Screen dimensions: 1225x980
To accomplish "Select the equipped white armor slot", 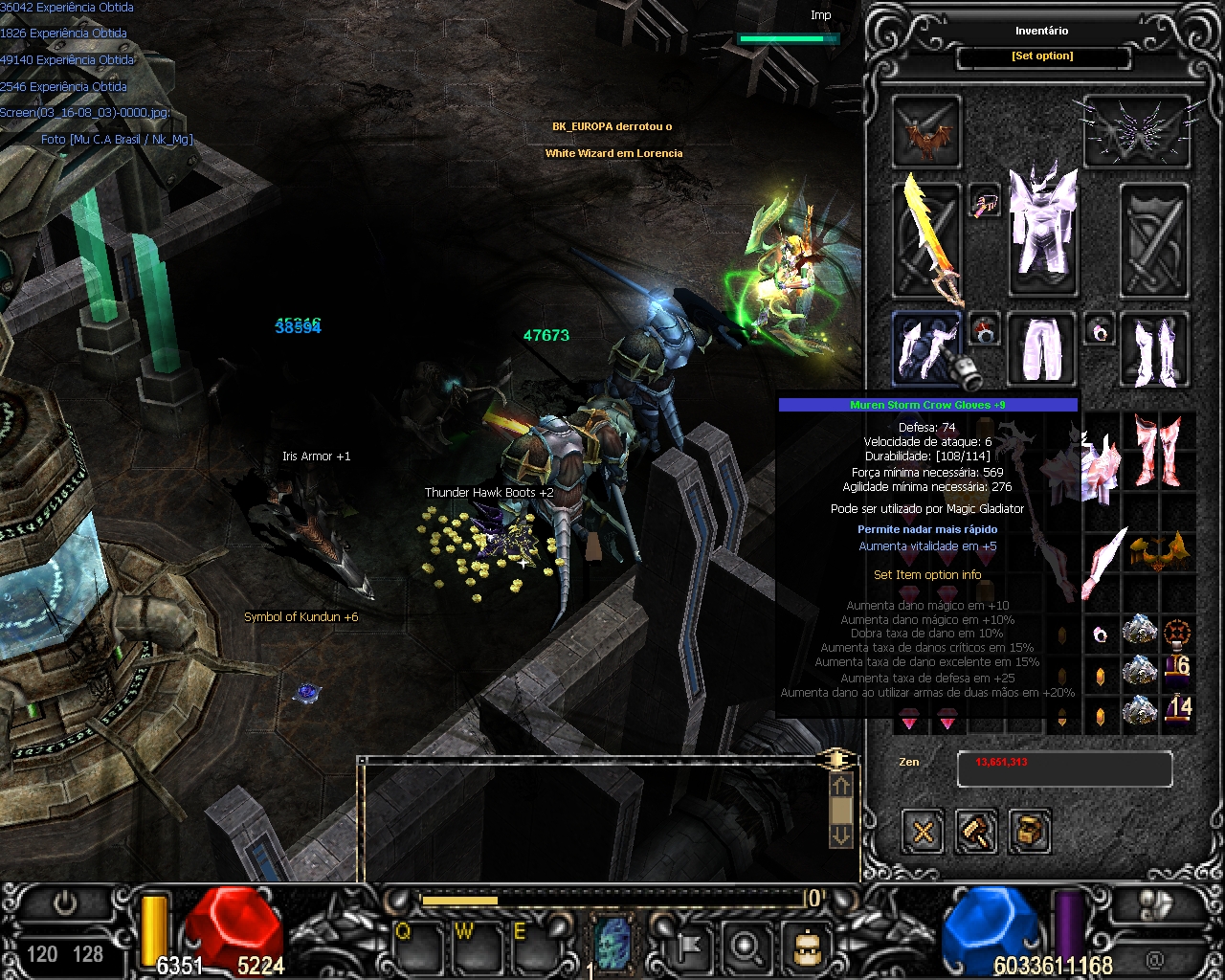I will 1042,230.
